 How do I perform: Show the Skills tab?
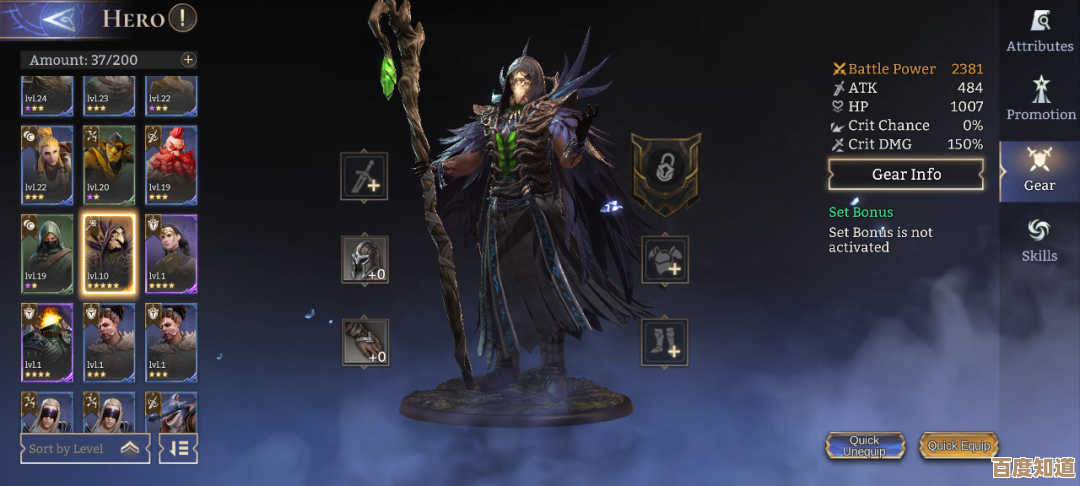(x=1039, y=241)
